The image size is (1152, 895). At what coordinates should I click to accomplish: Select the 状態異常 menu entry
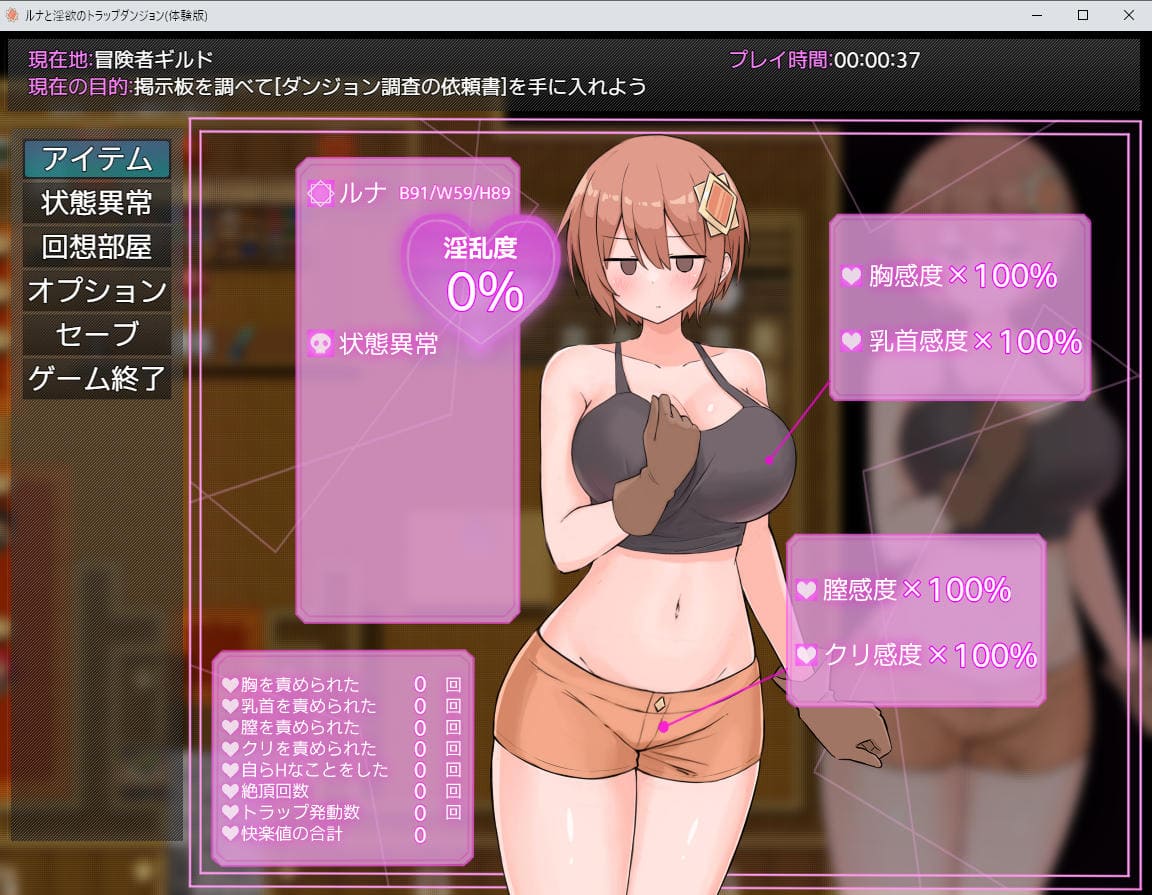point(97,203)
